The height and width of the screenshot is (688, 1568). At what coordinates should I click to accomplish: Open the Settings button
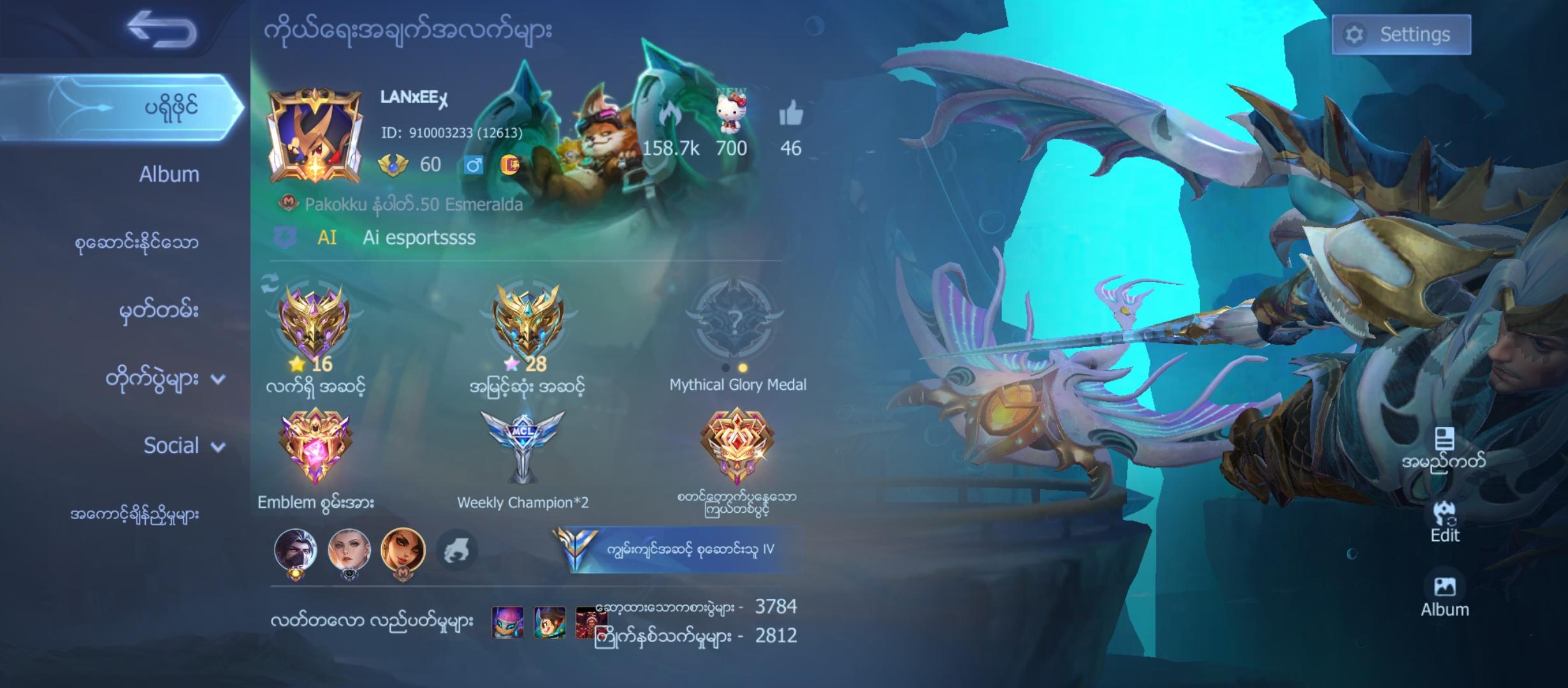[1401, 35]
